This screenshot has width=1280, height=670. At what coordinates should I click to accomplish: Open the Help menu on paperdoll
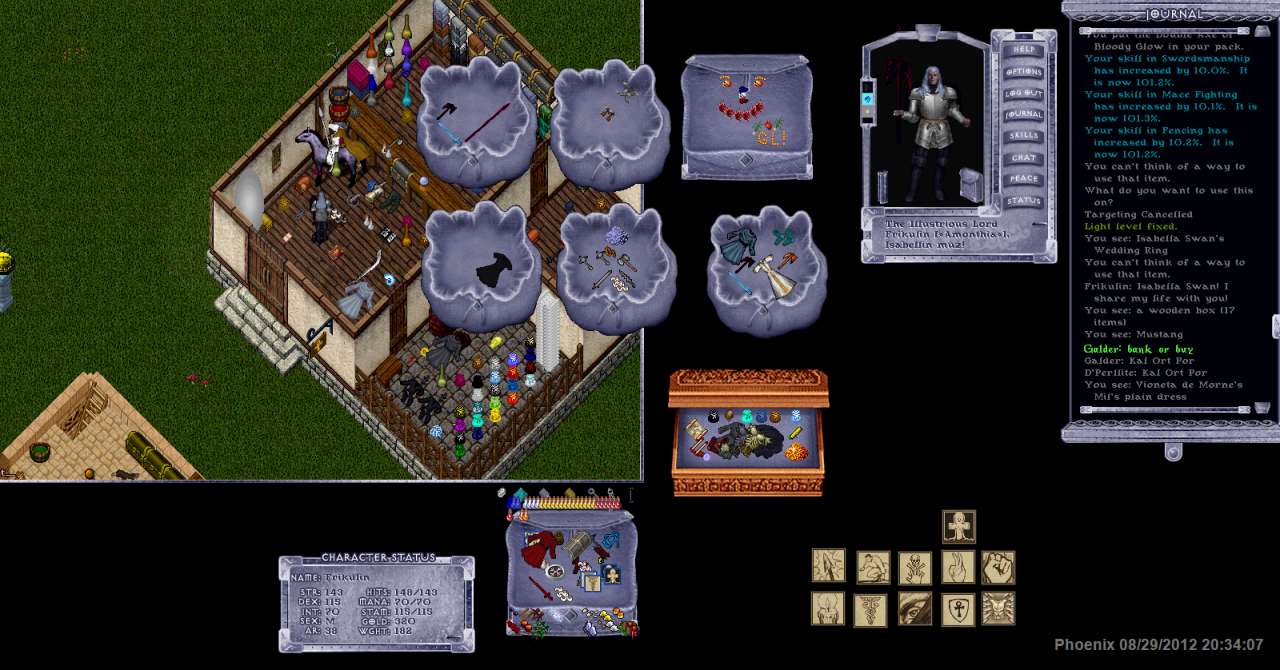click(x=1023, y=49)
